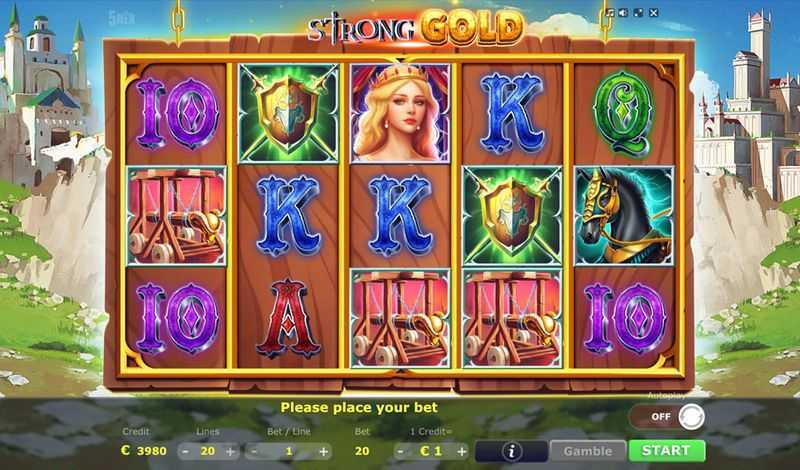Image resolution: width=800 pixels, height=470 pixels.
Task: Show the paytable info screen
Action: pos(510,451)
